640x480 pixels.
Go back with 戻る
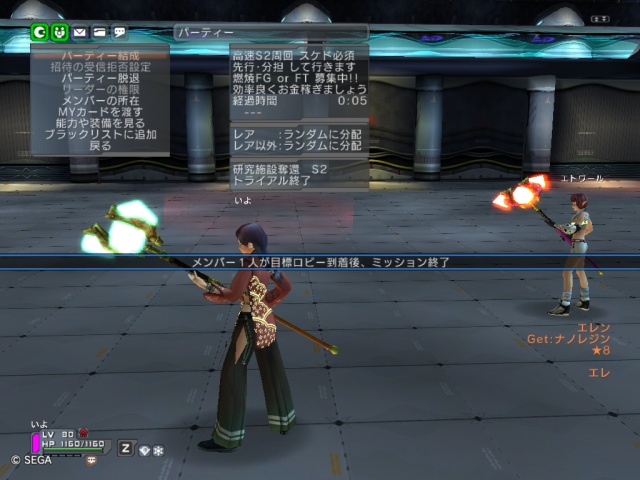pos(99,145)
